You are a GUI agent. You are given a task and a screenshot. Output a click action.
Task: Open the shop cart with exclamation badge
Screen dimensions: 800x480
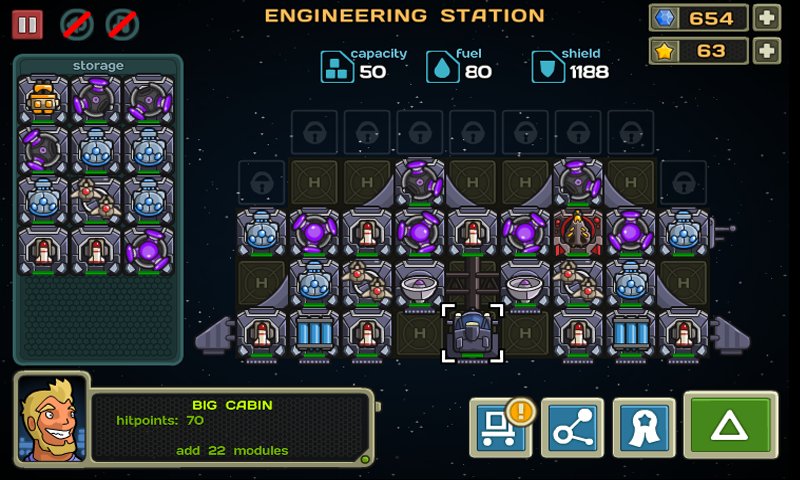[499, 429]
